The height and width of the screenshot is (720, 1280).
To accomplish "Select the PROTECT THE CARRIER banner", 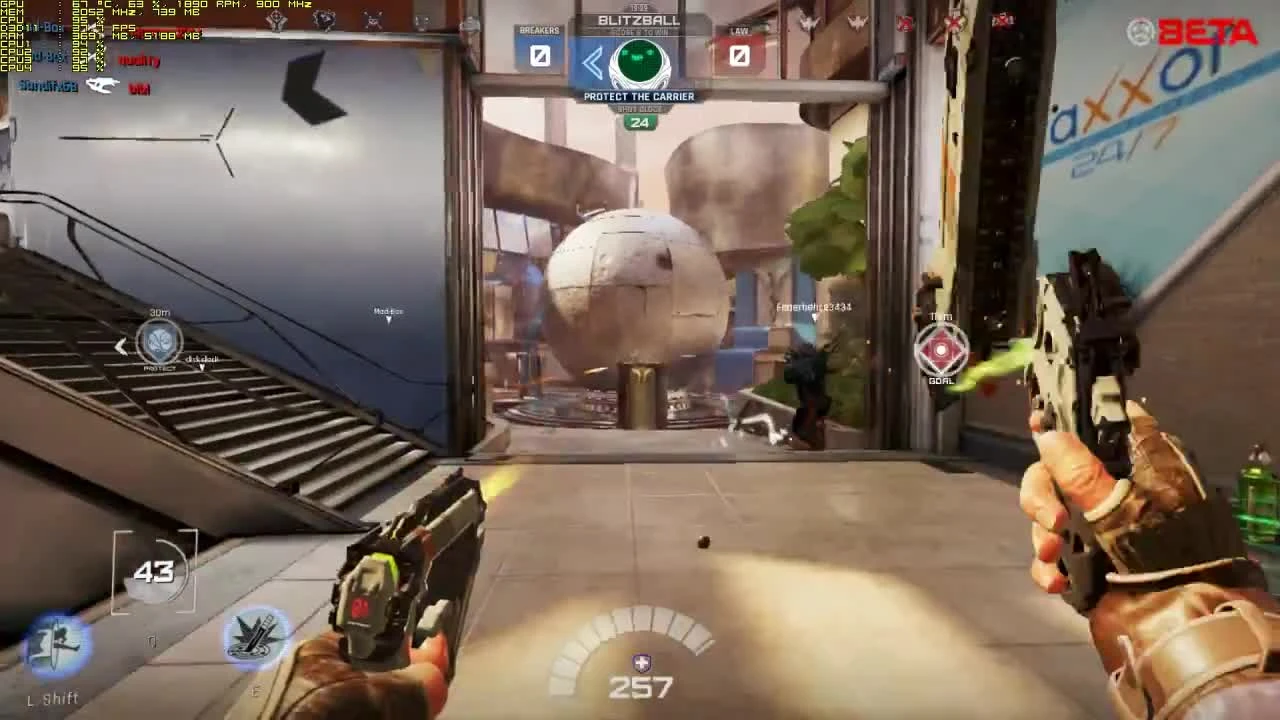I will [x=639, y=96].
